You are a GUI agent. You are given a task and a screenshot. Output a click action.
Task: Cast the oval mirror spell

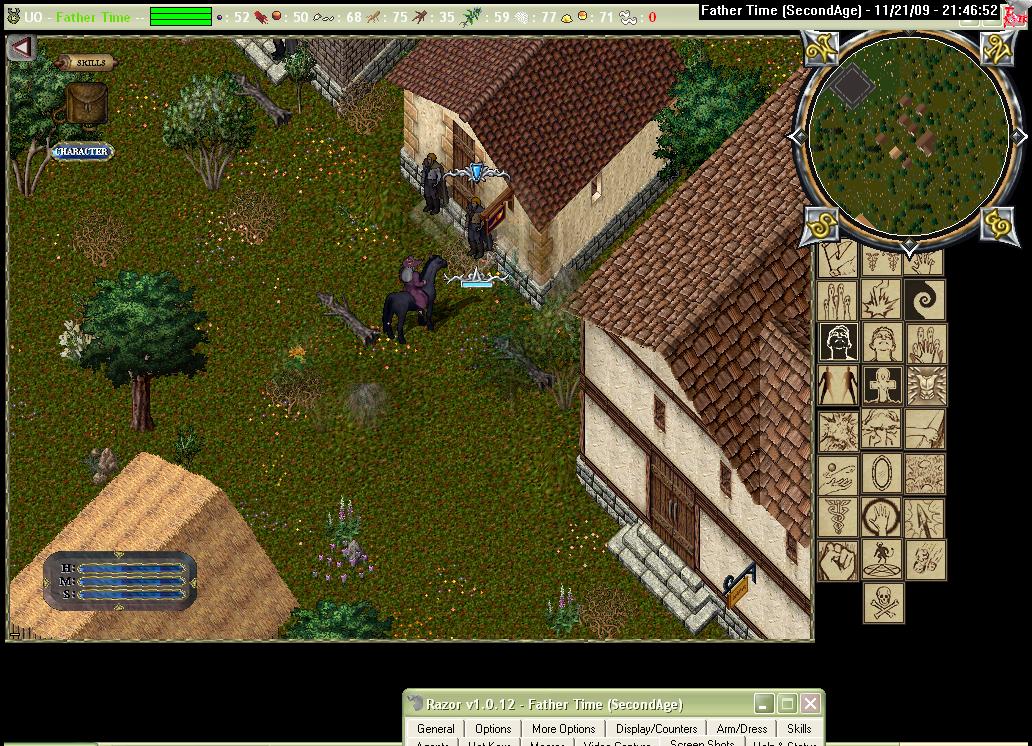point(882,472)
